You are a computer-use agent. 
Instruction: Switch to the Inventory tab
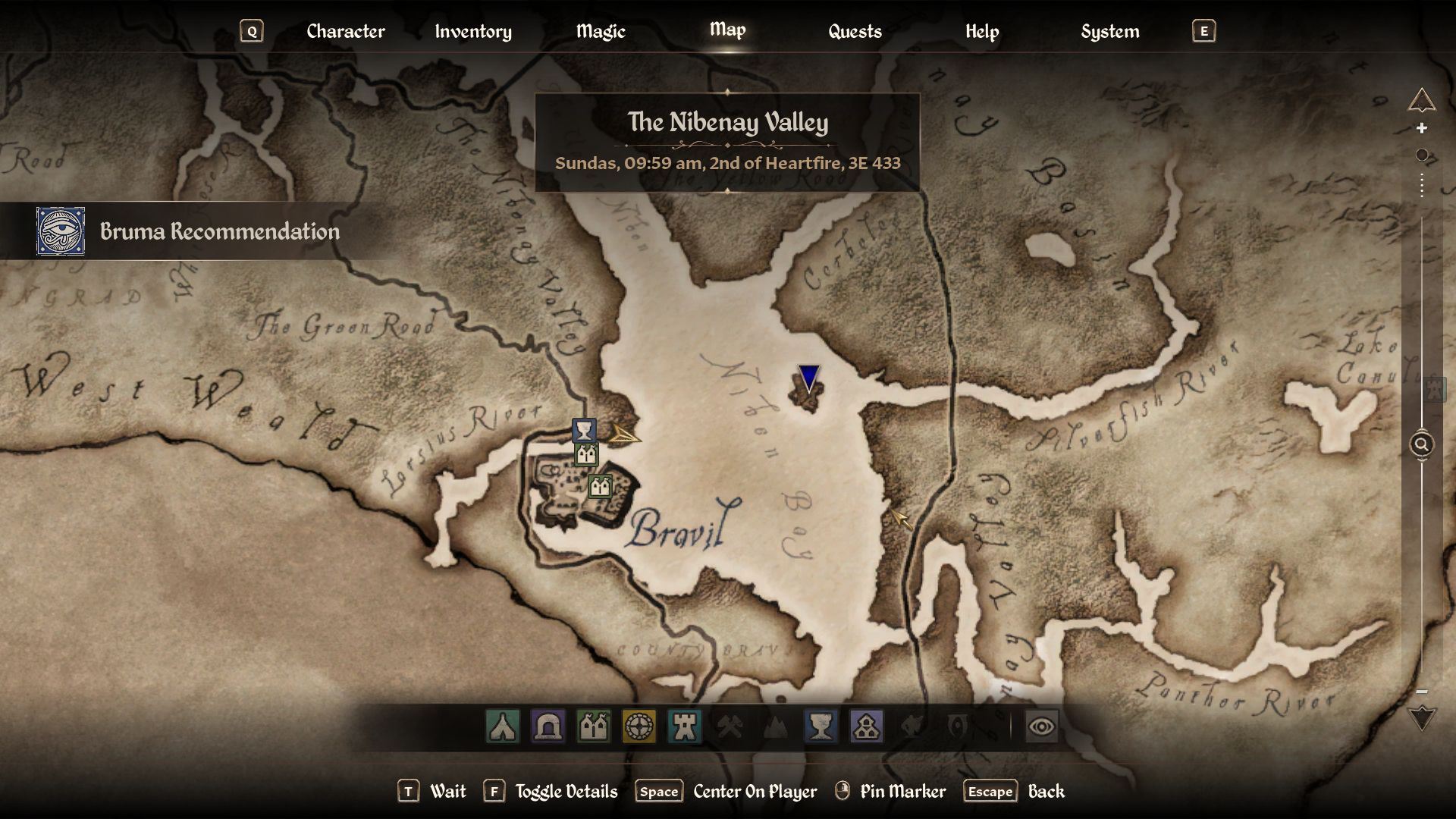tap(473, 31)
